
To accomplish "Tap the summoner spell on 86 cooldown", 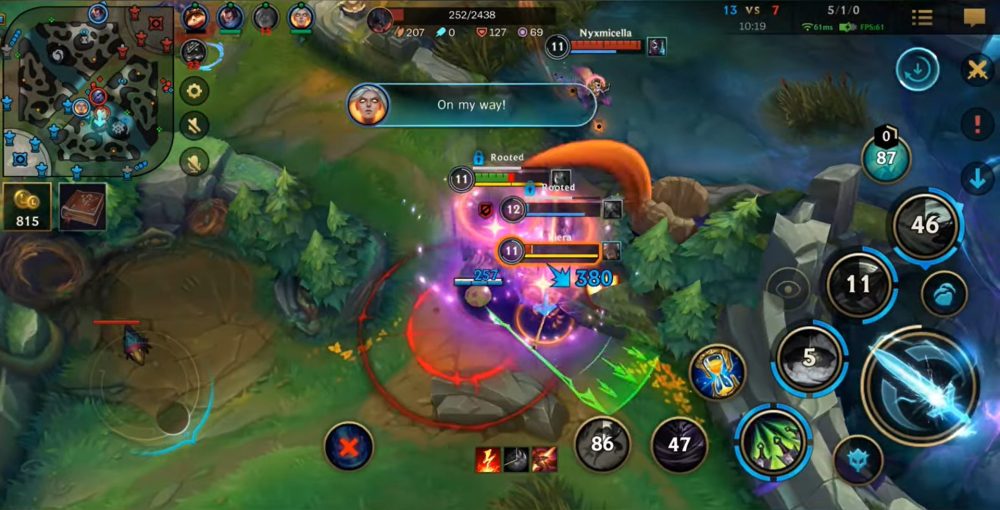I will pyautogui.click(x=602, y=443).
